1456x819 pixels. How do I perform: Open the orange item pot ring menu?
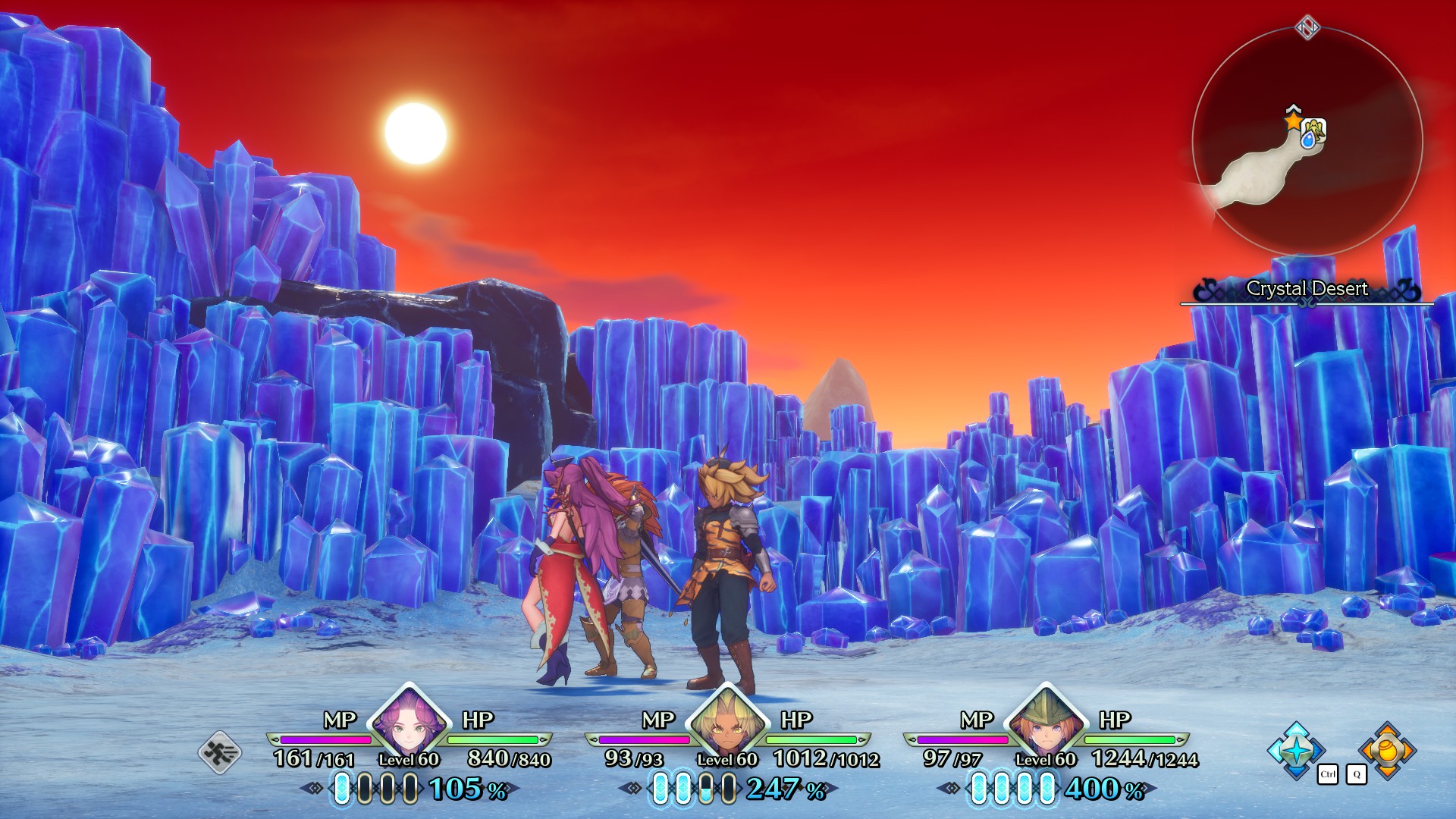click(1388, 749)
